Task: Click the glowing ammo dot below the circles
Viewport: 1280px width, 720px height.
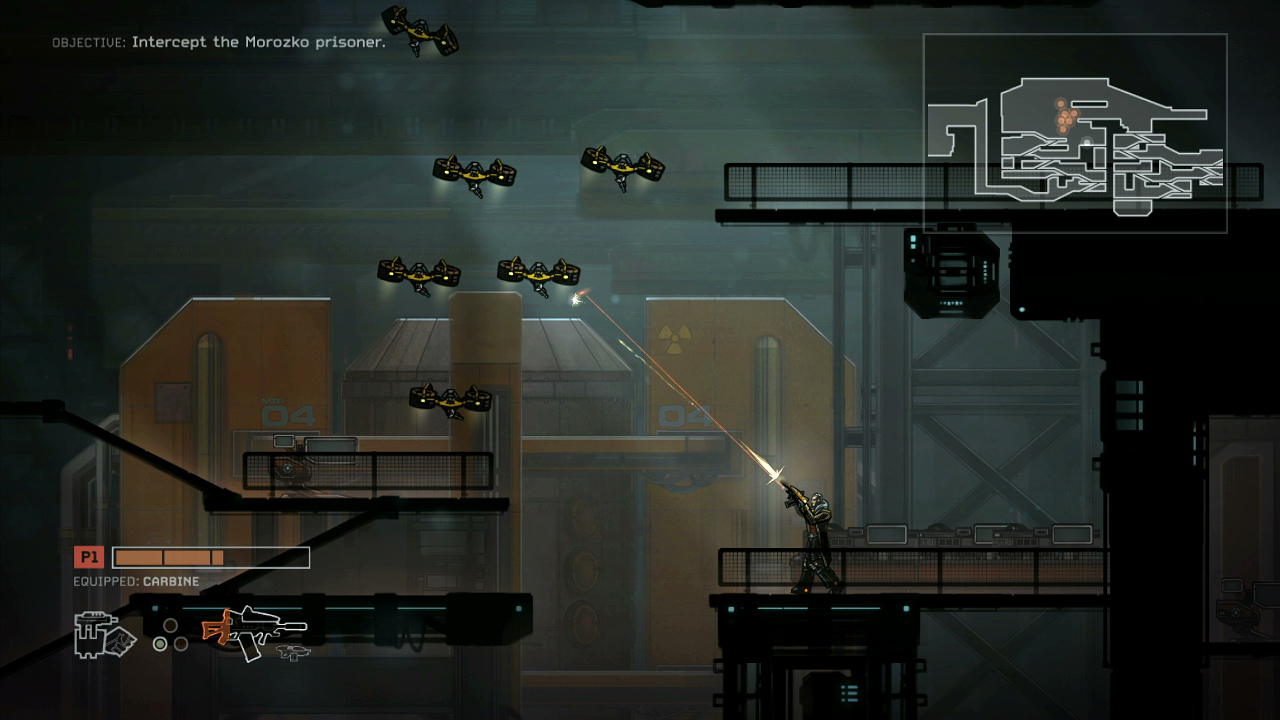Action: pos(160,645)
